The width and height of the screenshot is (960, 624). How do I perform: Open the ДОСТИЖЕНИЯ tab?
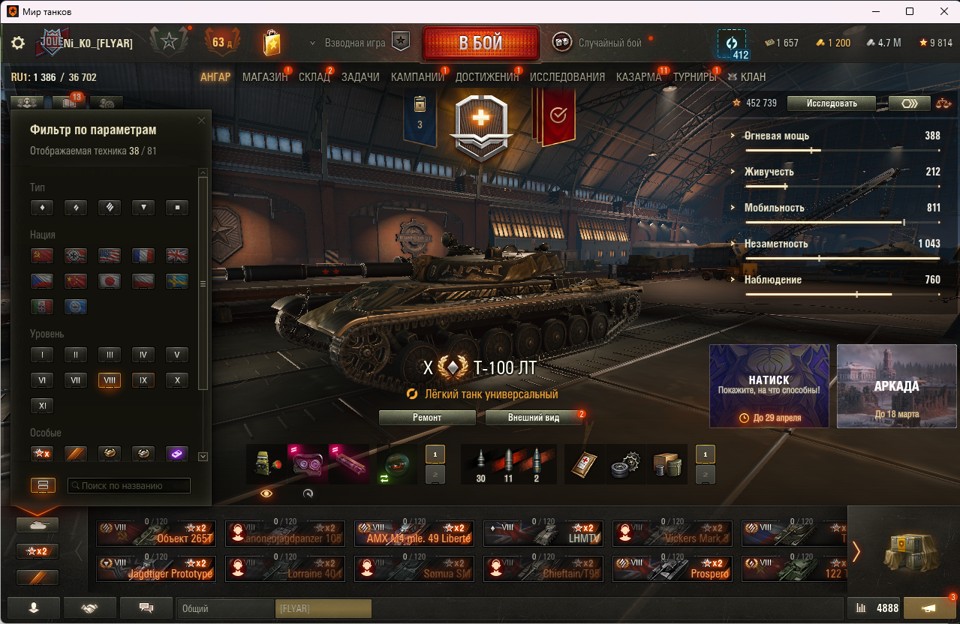[487, 77]
